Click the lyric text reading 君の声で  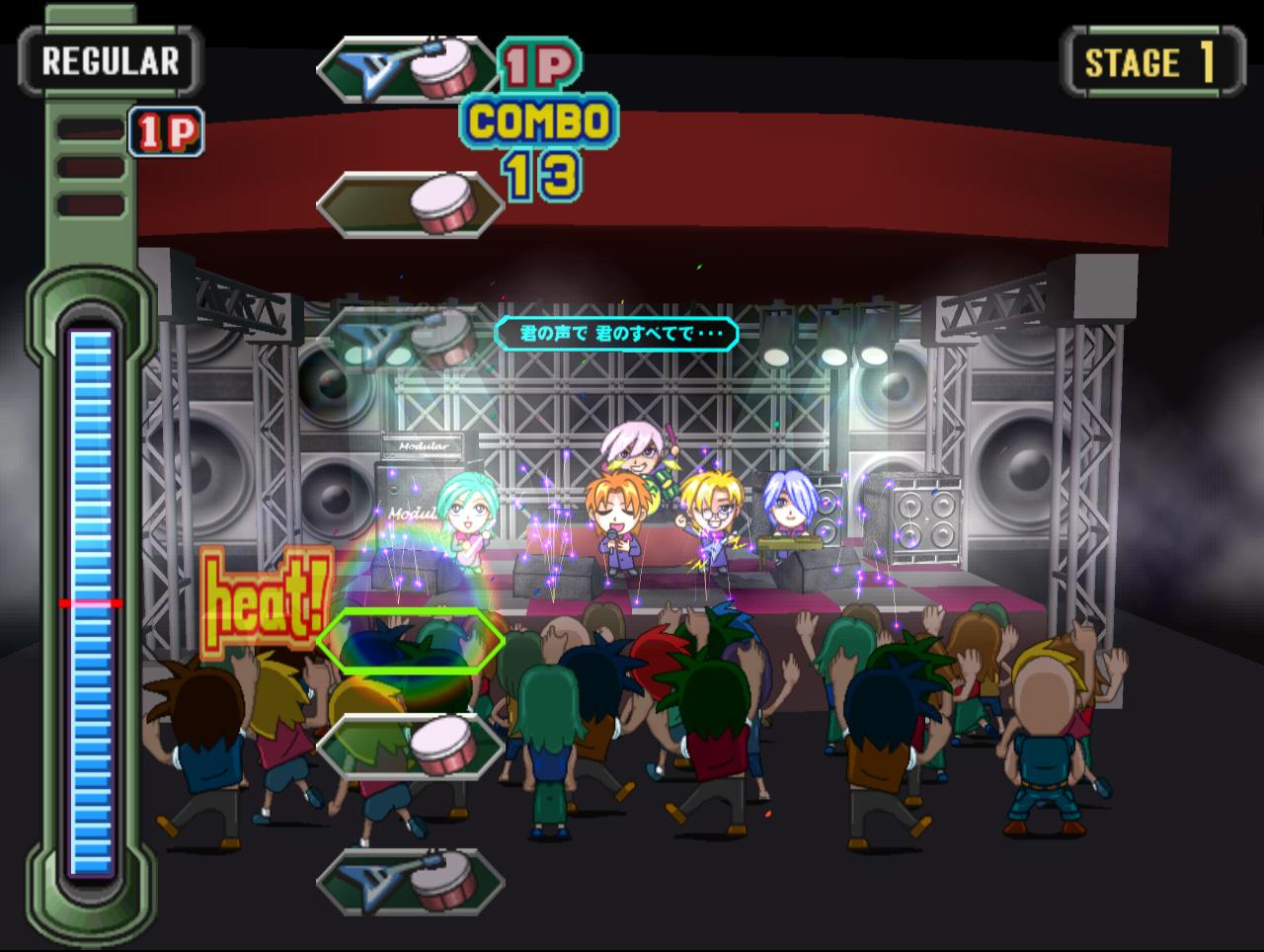tap(553, 334)
